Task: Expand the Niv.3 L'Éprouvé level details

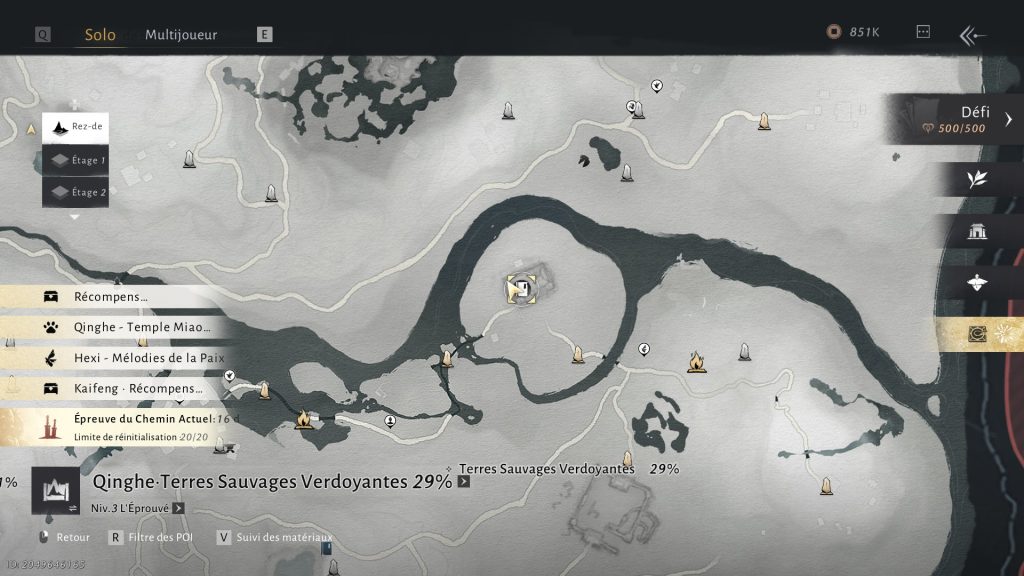Action: [x=178, y=507]
